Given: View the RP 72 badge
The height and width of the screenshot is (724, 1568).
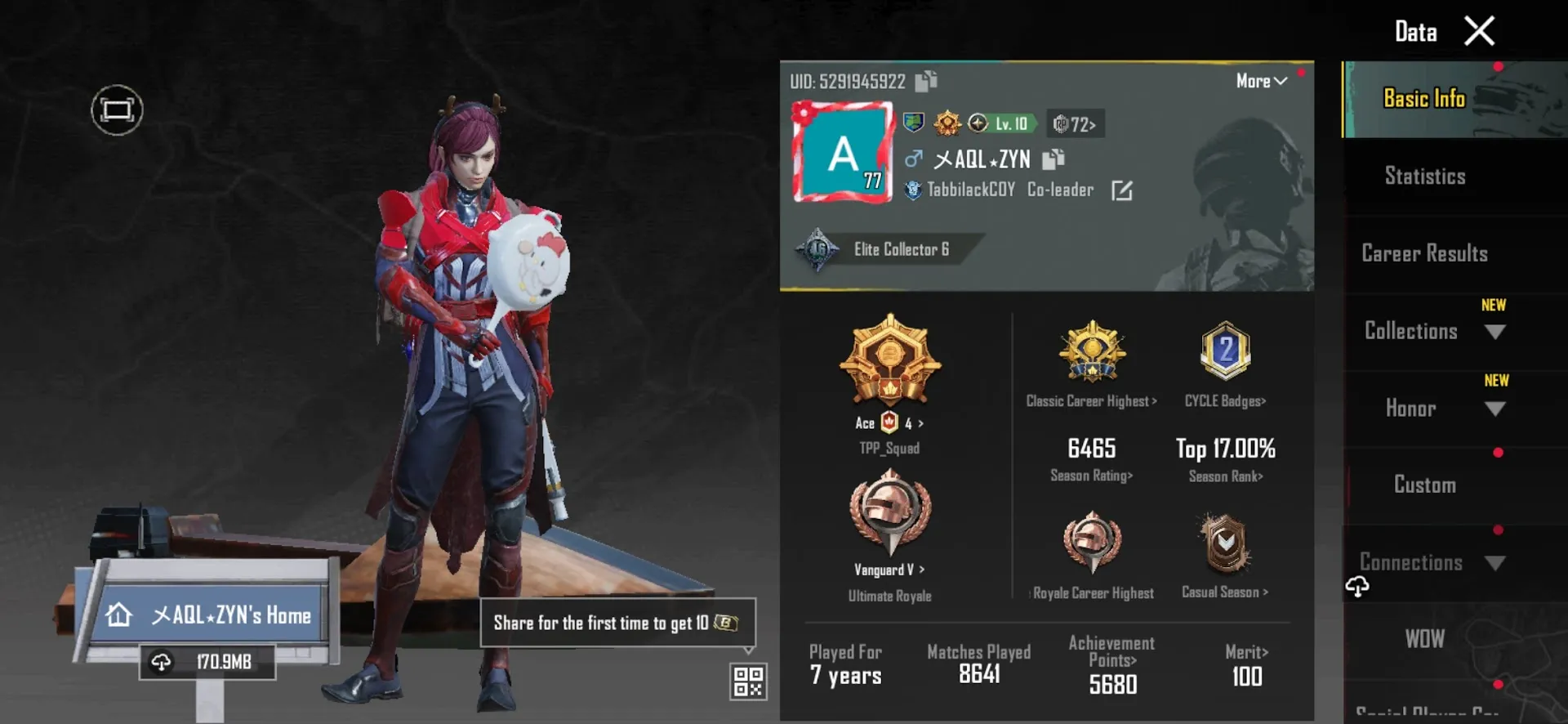Looking at the screenshot, I should click(x=1075, y=123).
